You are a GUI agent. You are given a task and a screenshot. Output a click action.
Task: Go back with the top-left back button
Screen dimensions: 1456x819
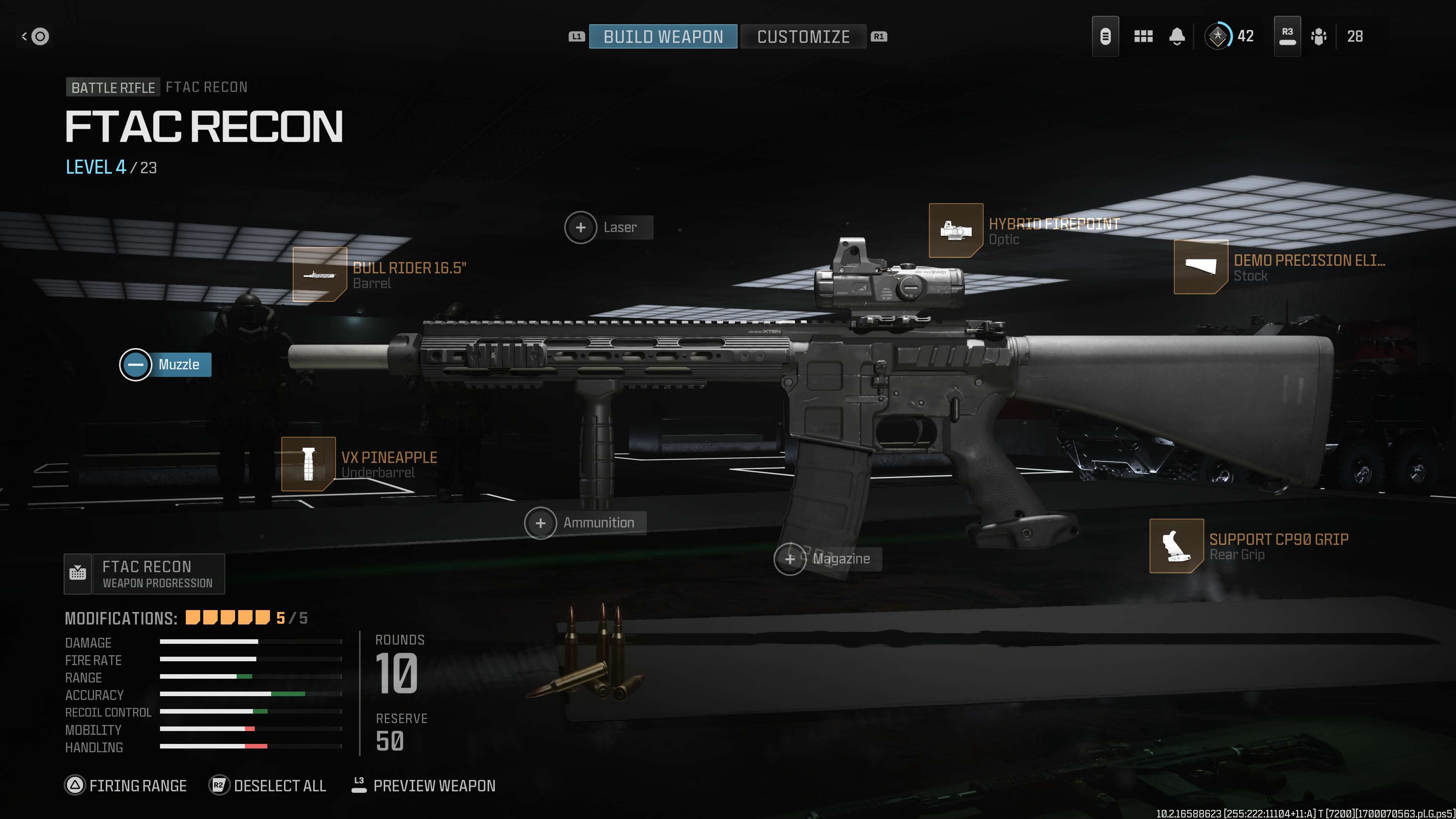[35, 37]
